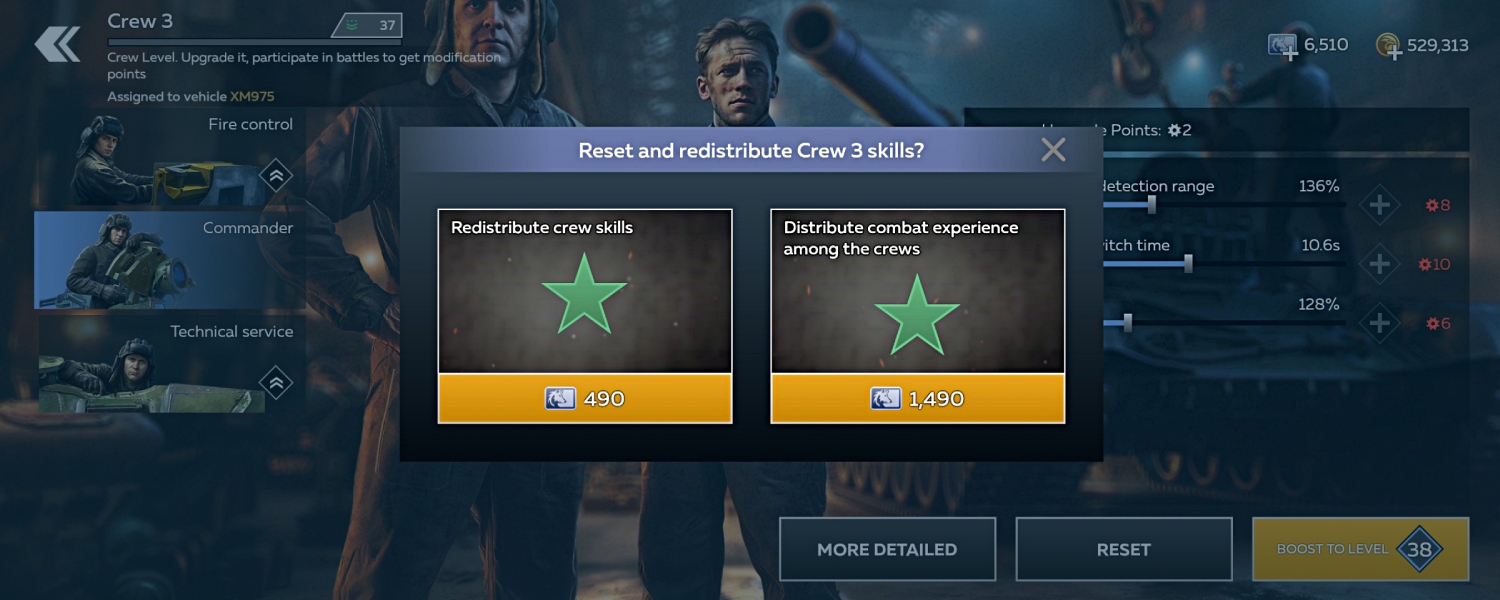Go back with the double-arrow button
The height and width of the screenshot is (600, 1500).
[x=57, y=44]
